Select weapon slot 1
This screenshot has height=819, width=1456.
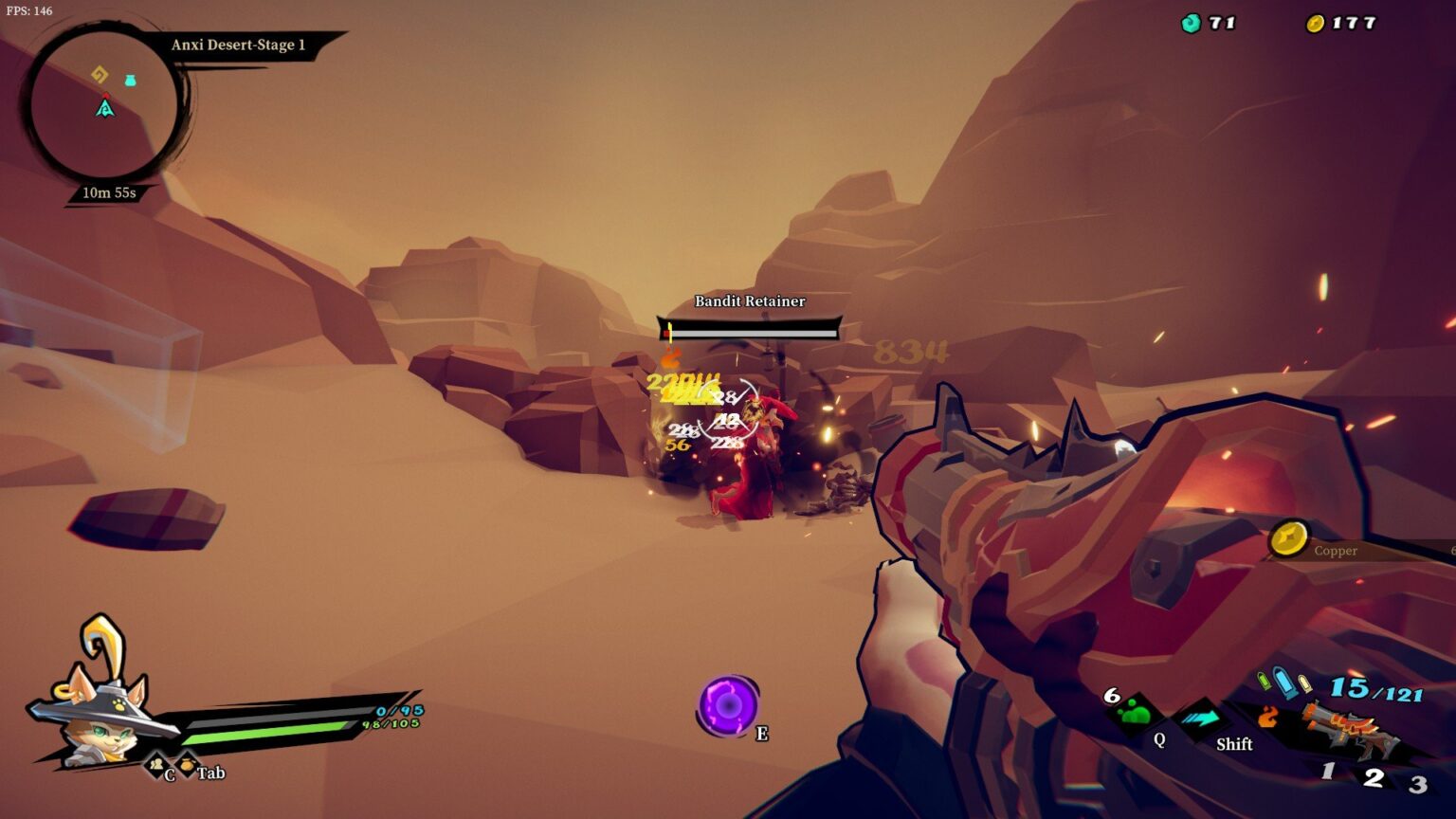pos(1327,770)
